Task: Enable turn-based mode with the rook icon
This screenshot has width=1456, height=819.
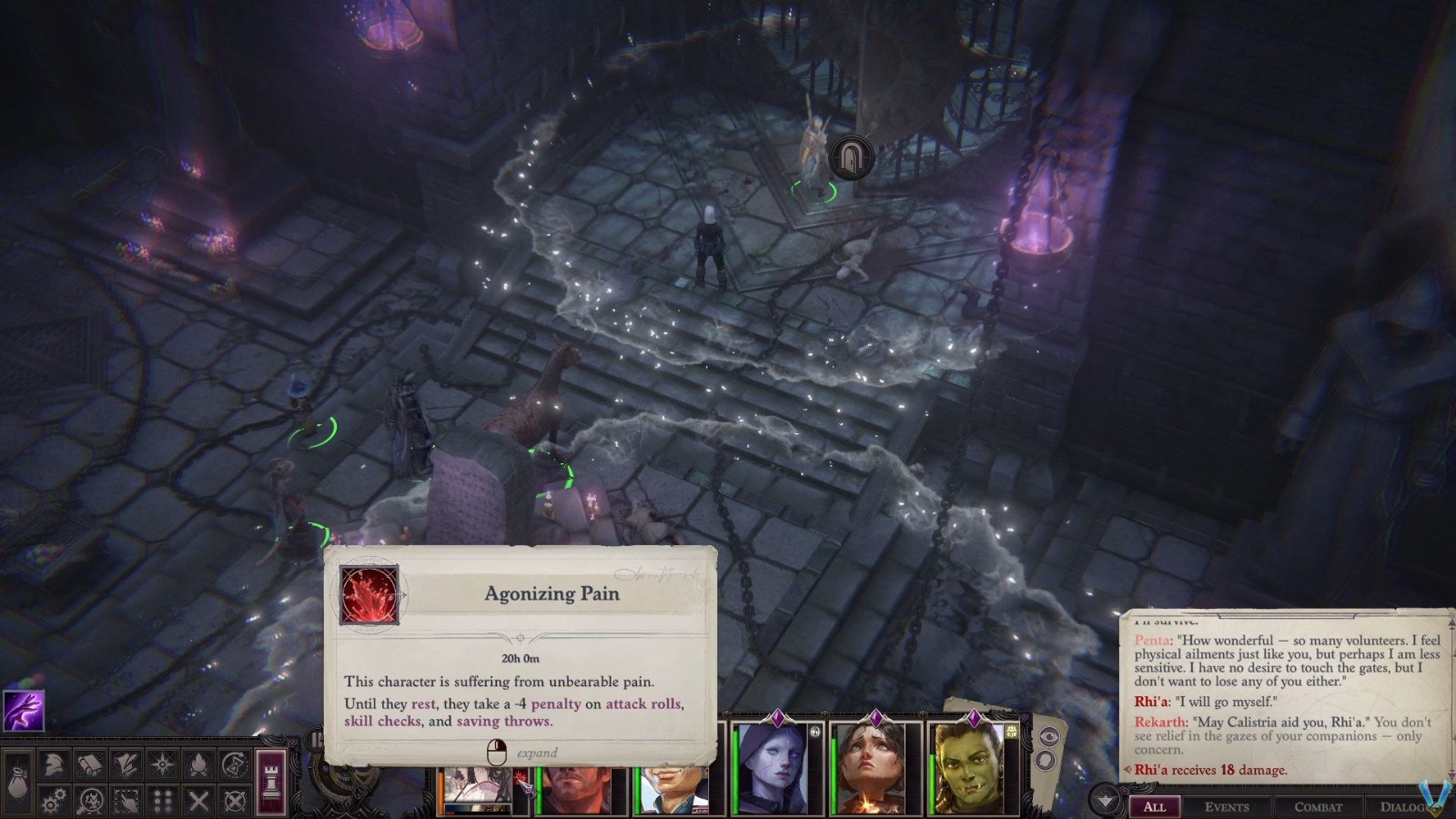Action: click(270, 783)
